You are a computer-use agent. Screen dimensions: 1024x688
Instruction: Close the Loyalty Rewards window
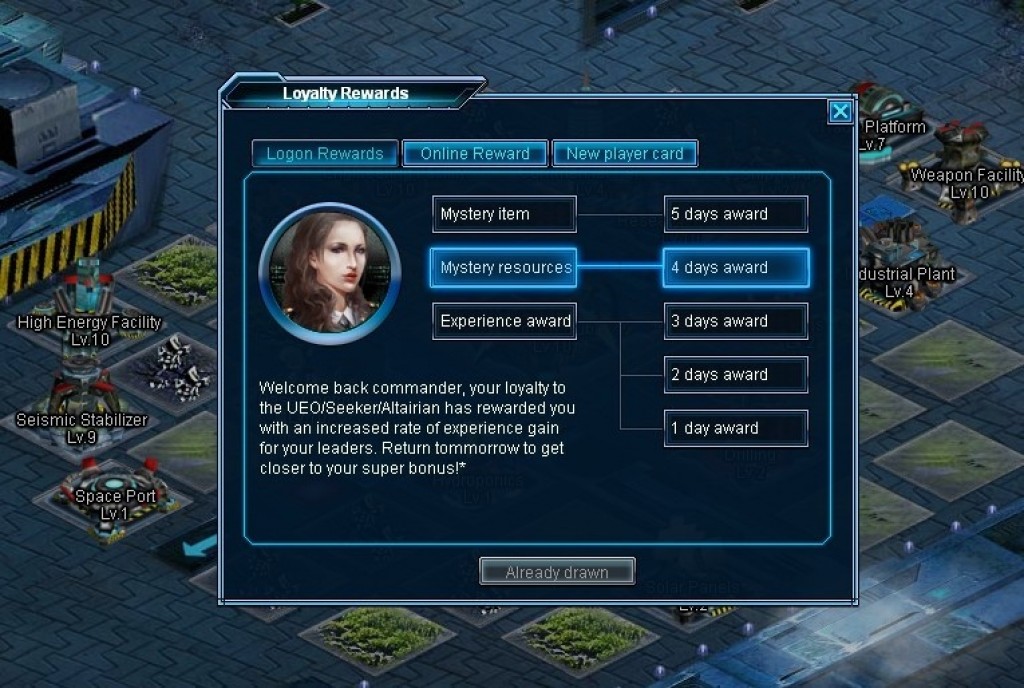[x=841, y=112]
